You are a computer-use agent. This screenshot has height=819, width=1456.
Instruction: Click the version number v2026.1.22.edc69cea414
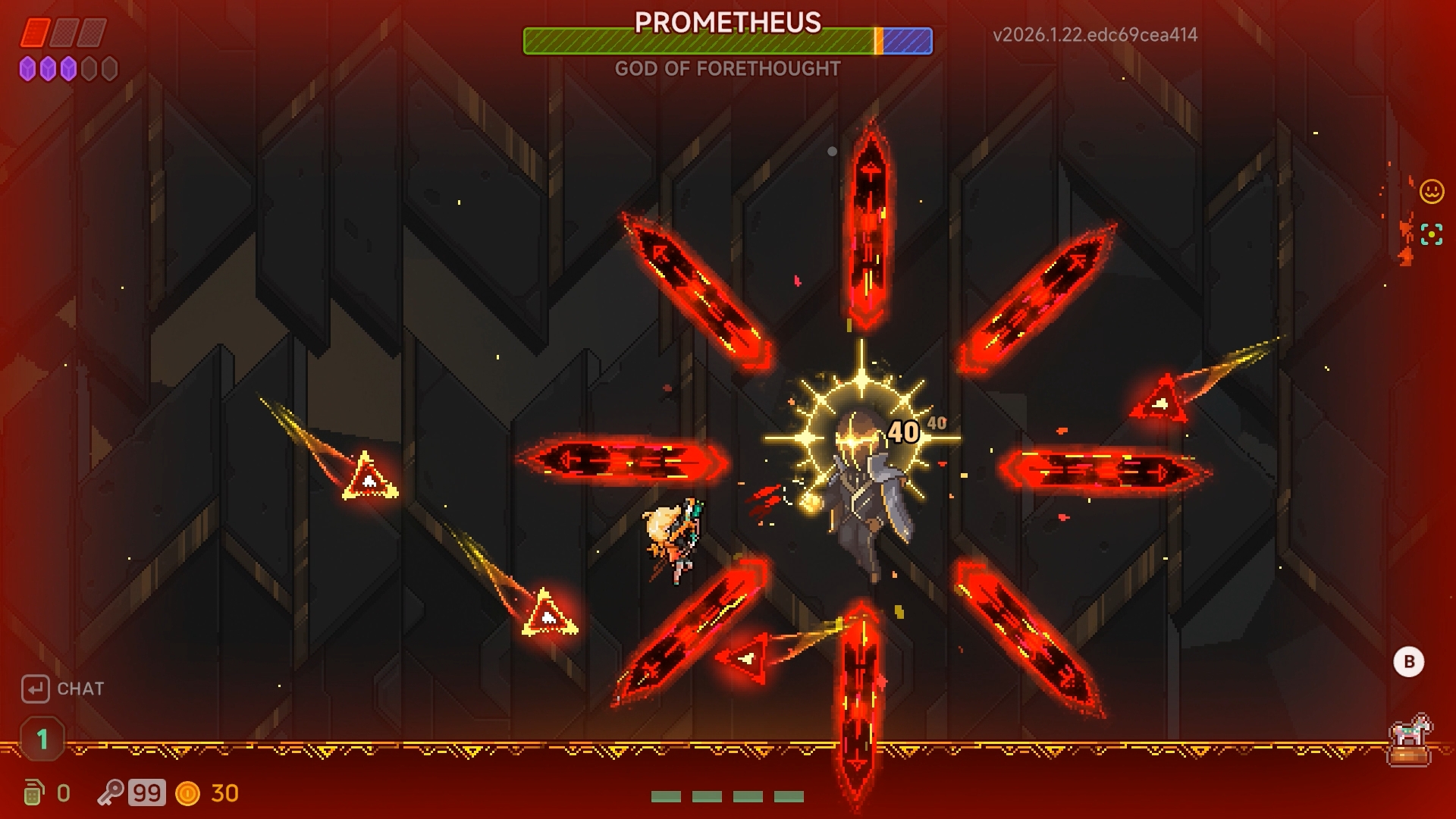[x=1094, y=34]
